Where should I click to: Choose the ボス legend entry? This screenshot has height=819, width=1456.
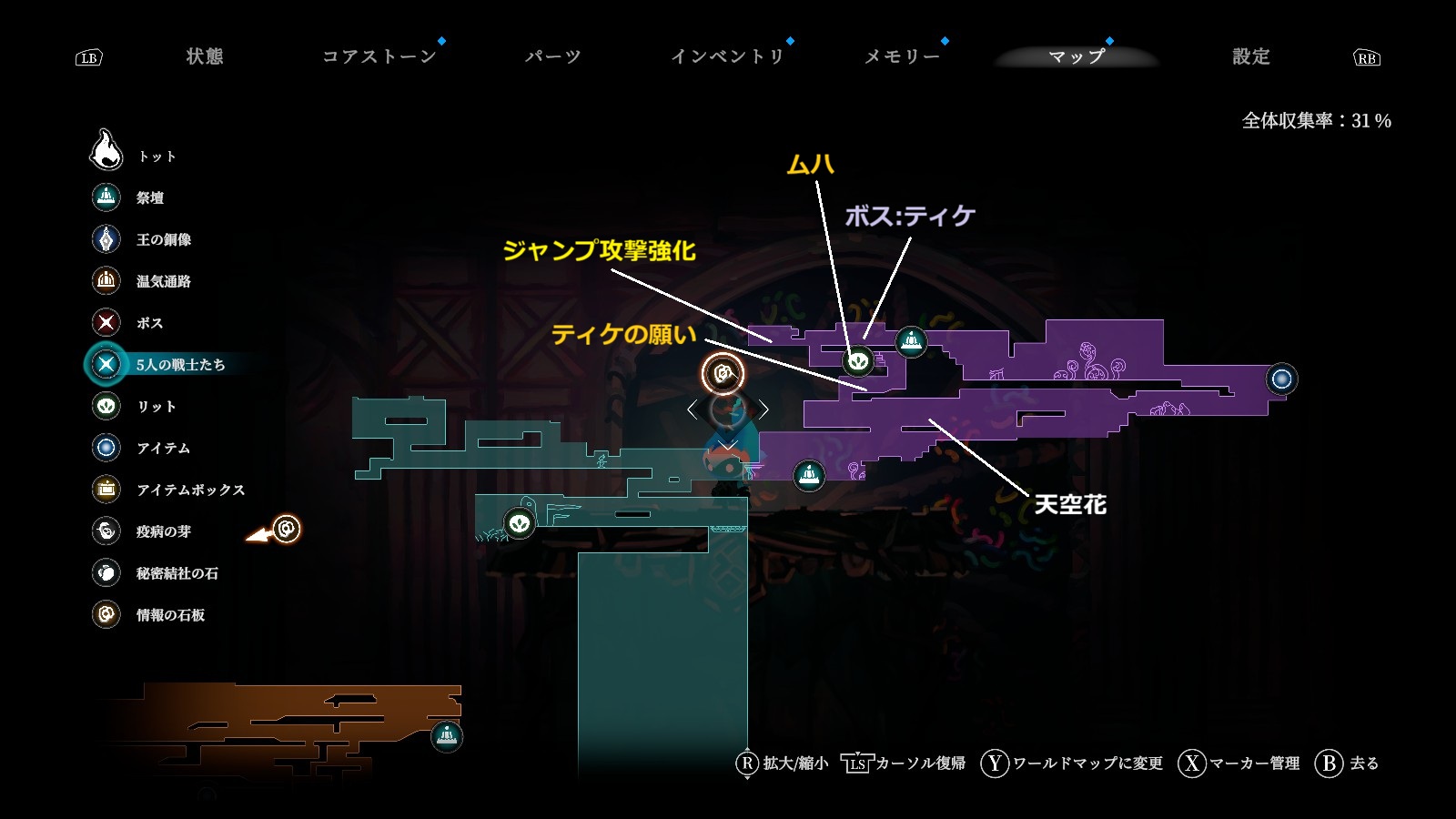point(149,323)
